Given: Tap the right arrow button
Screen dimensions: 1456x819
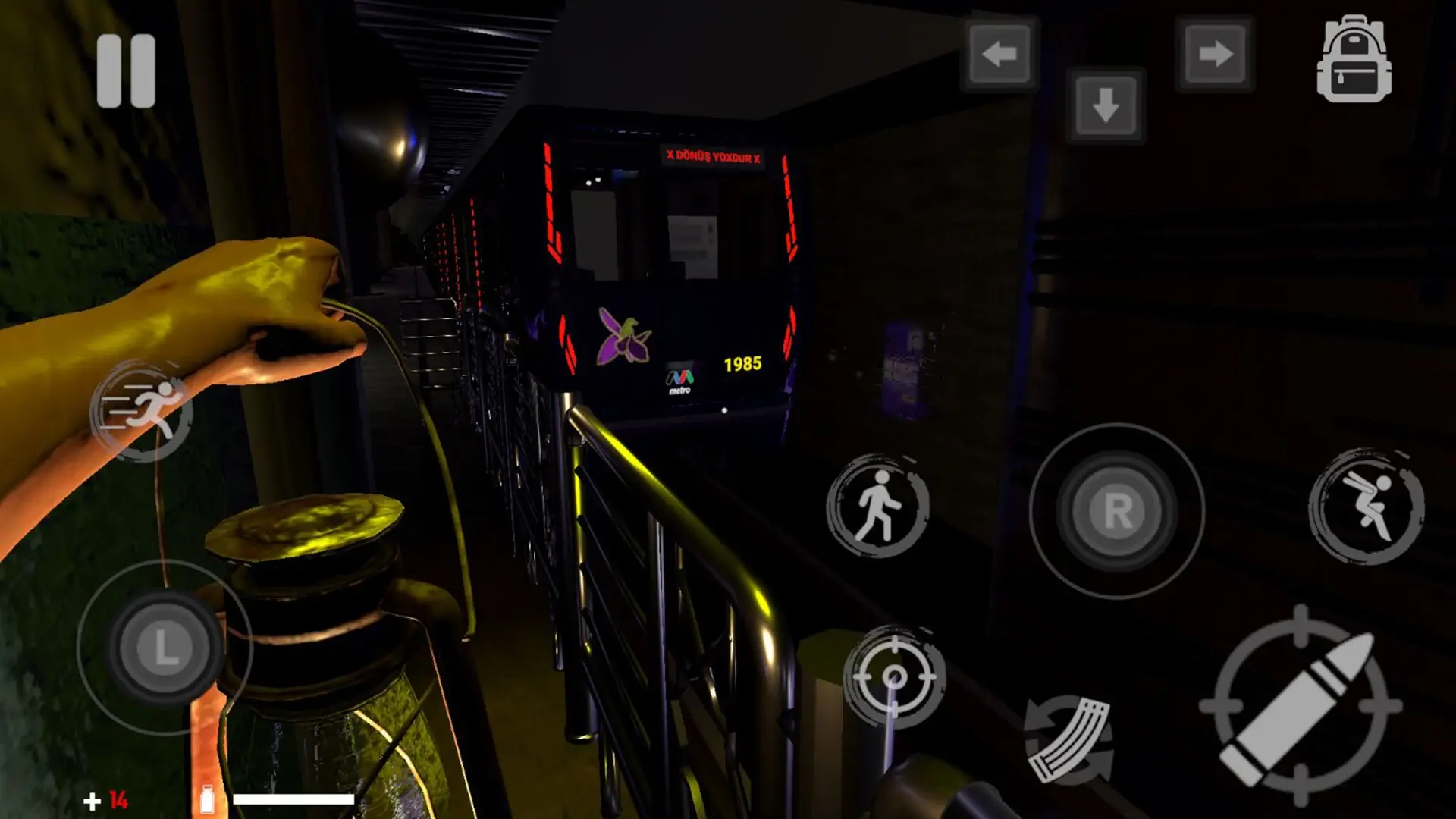Looking at the screenshot, I should pyautogui.click(x=1214, y=54).
